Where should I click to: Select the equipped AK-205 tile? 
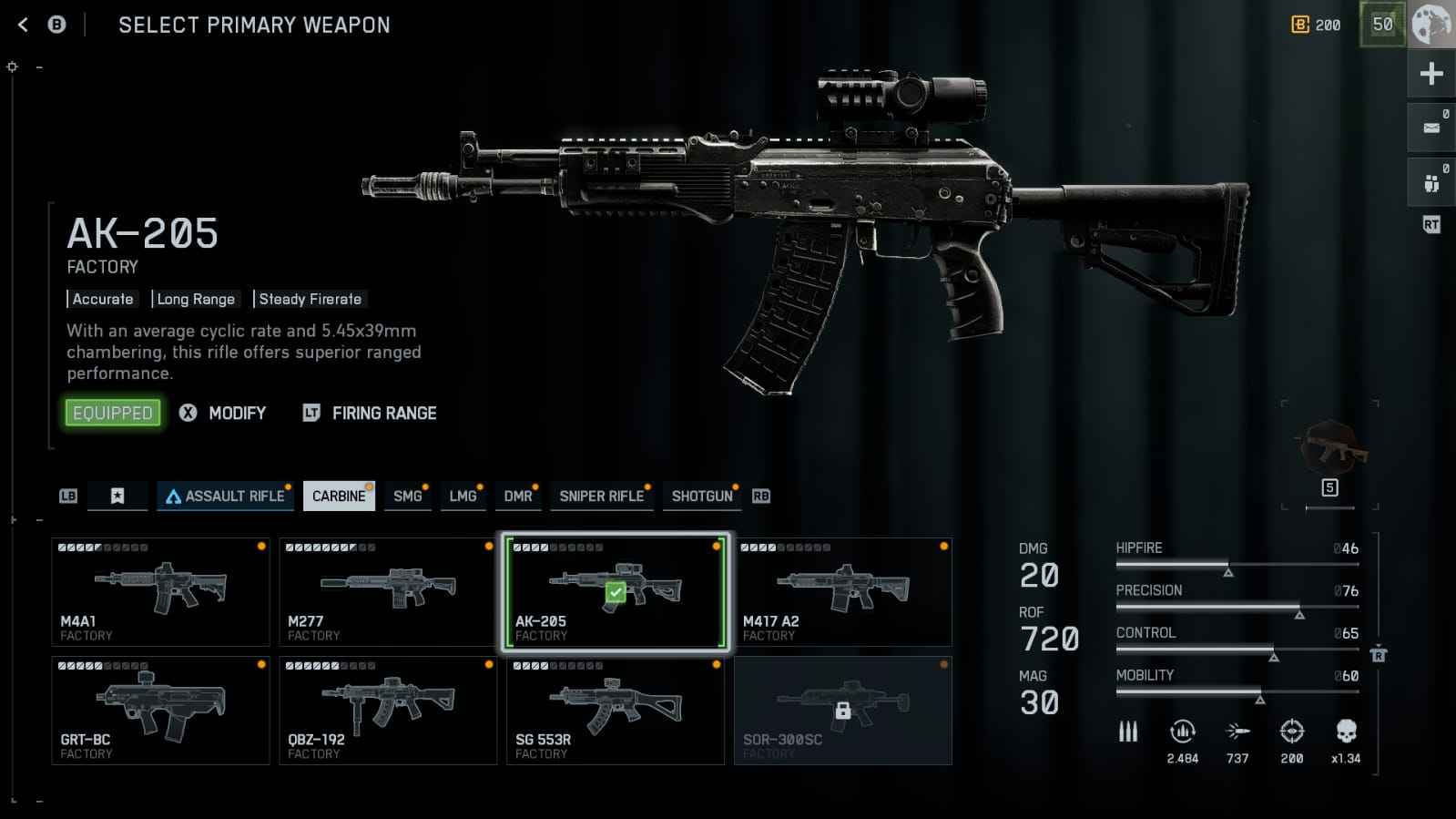[x=616, y=592]
